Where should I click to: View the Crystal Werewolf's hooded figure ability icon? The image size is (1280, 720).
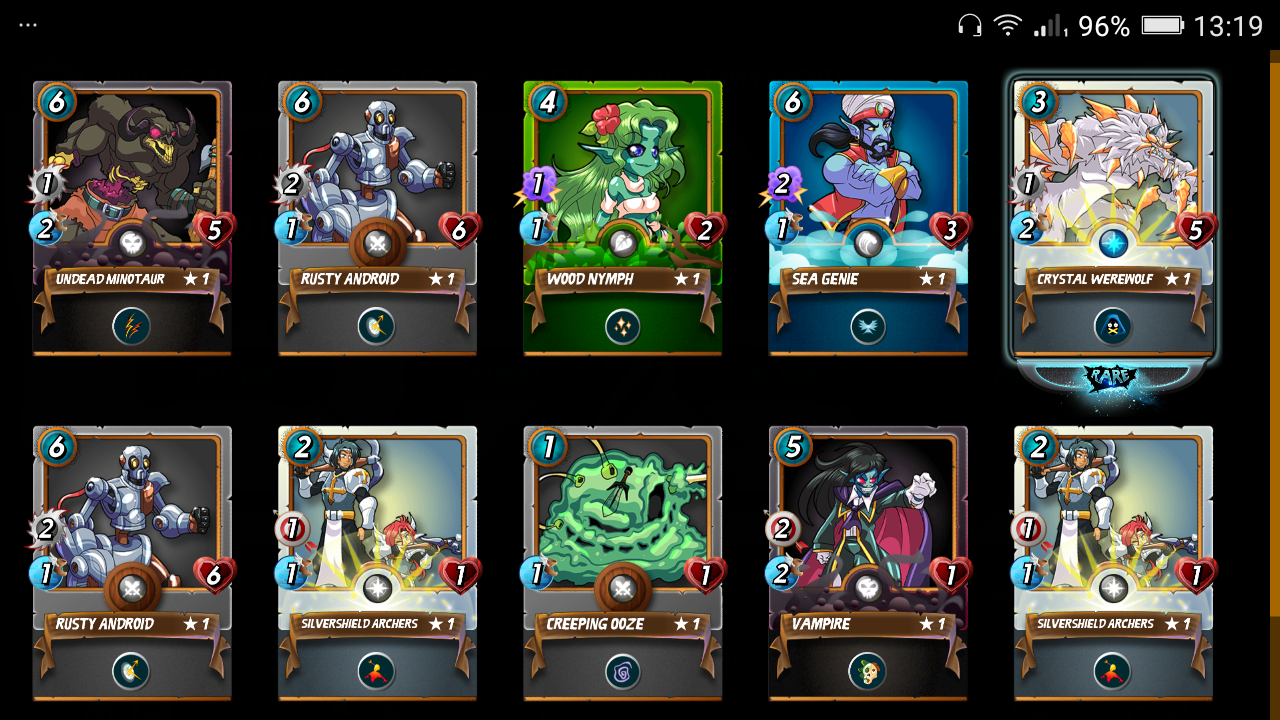click(x=1113, y=326)
